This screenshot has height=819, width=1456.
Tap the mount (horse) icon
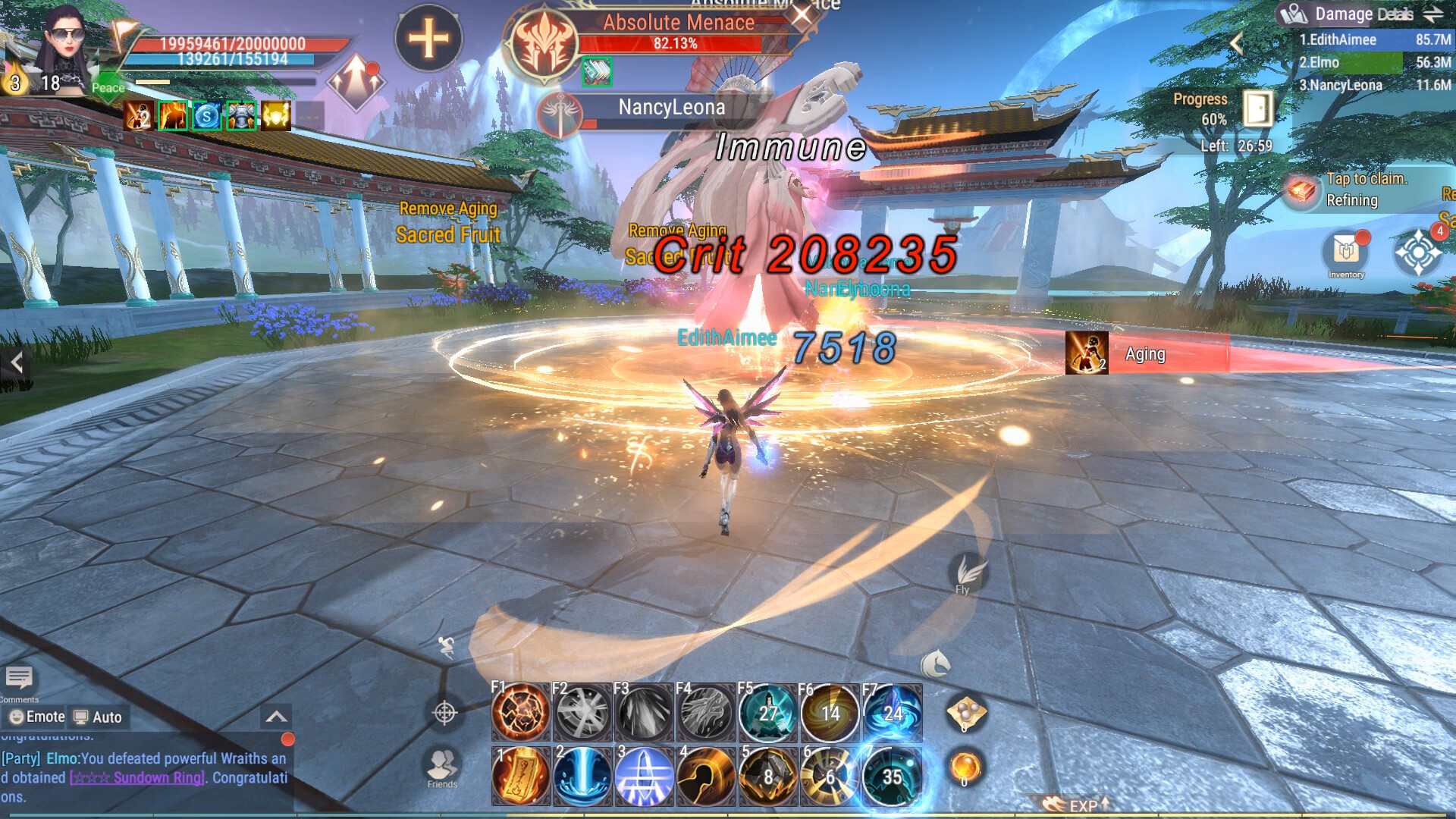tap(937, 664)
